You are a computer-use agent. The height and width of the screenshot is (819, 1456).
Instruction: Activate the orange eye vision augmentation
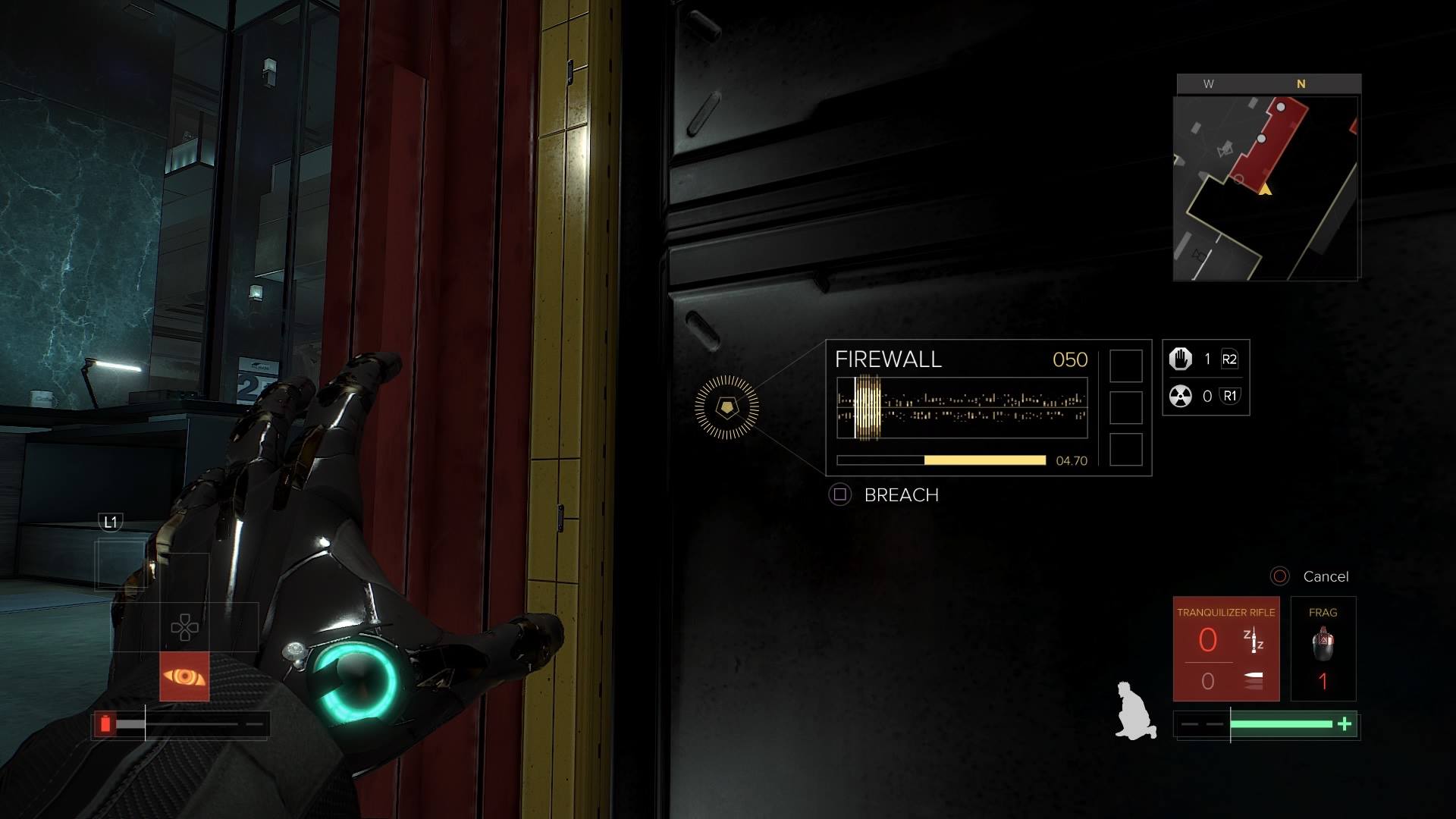click(x=184, y=676)
